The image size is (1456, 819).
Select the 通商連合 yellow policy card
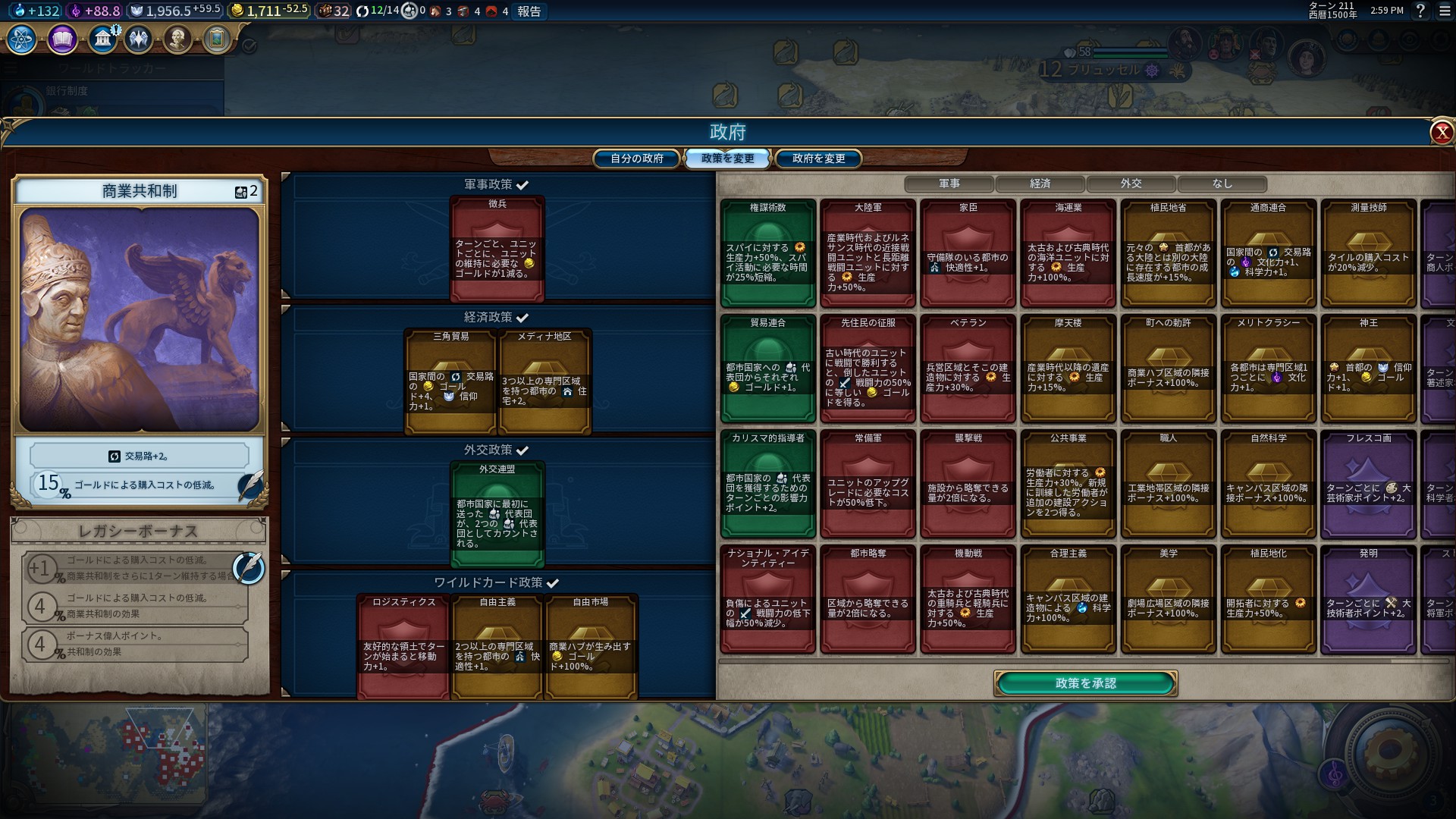coord(1268,253)
